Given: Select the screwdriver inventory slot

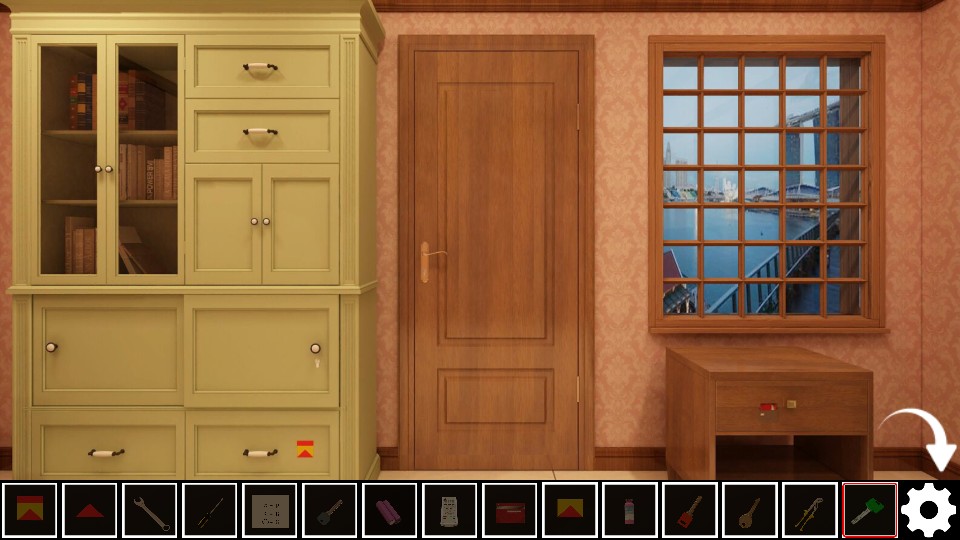Looking at the screenshot, I should (210, 510).
